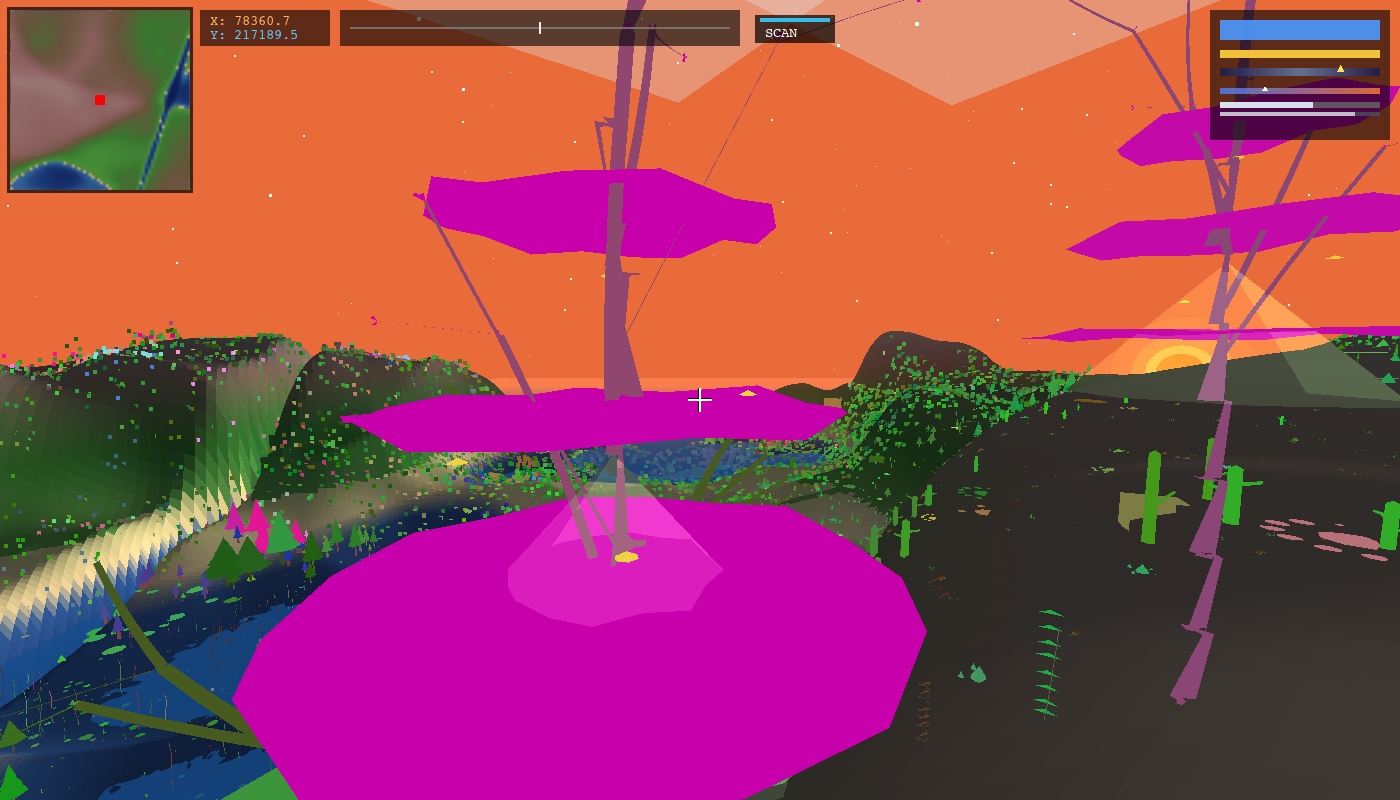Expand the top-right status panel
1400x800 pixels.
pos(1299,72)
